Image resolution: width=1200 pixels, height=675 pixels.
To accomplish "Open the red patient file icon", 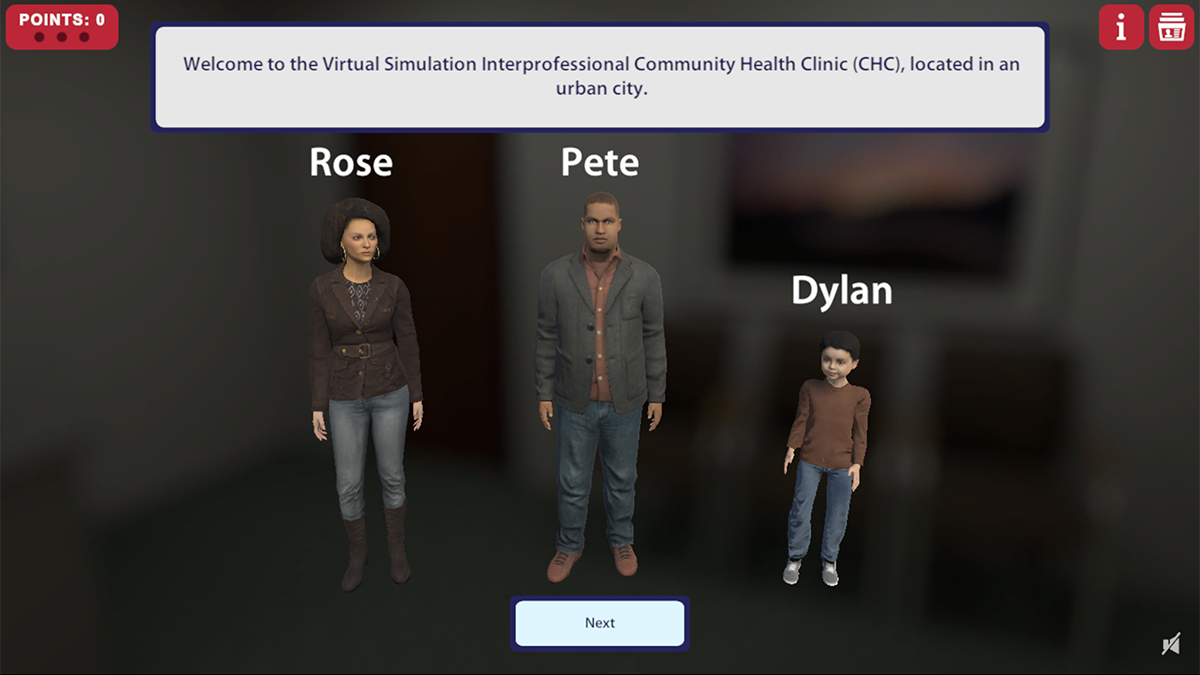I will tap(1170, 27).
